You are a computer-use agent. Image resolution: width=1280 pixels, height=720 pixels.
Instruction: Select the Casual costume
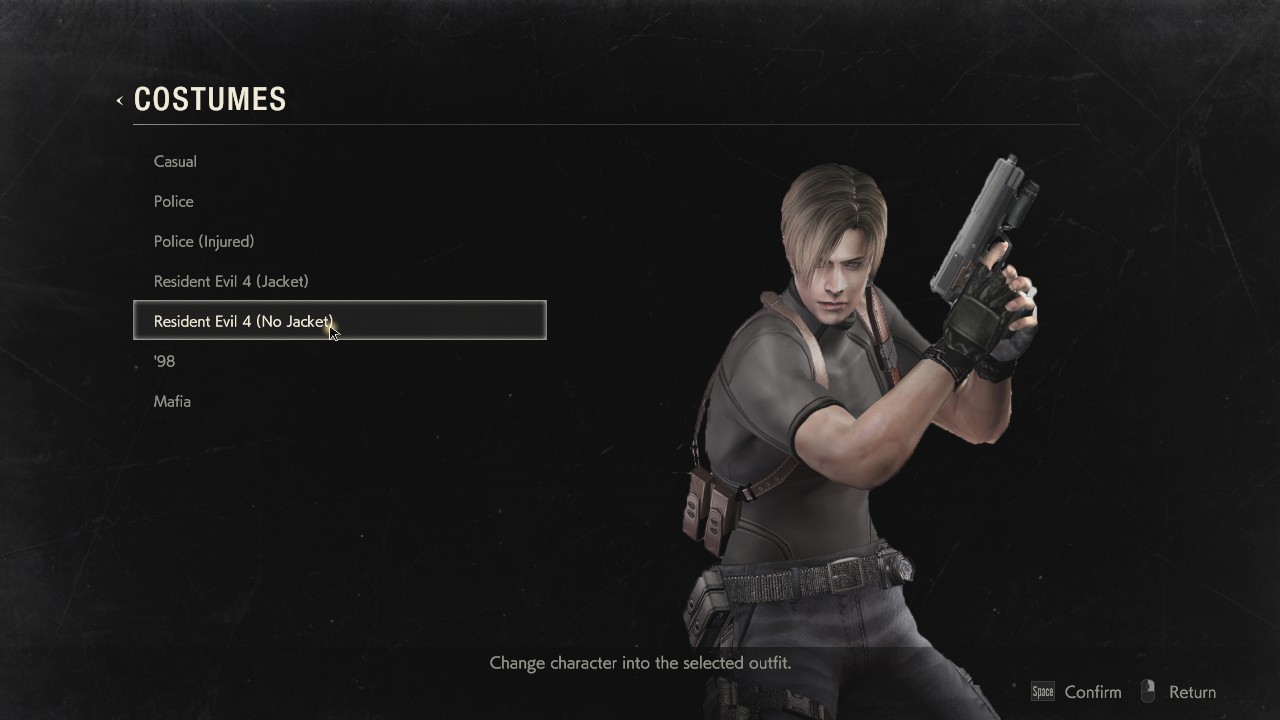175,161
